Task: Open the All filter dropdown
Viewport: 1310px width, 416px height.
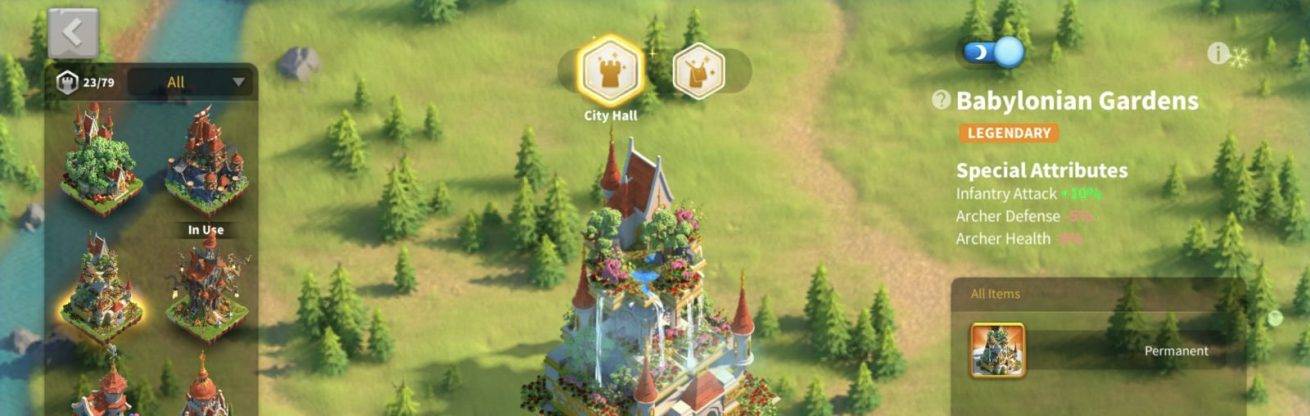Action: 190,82
